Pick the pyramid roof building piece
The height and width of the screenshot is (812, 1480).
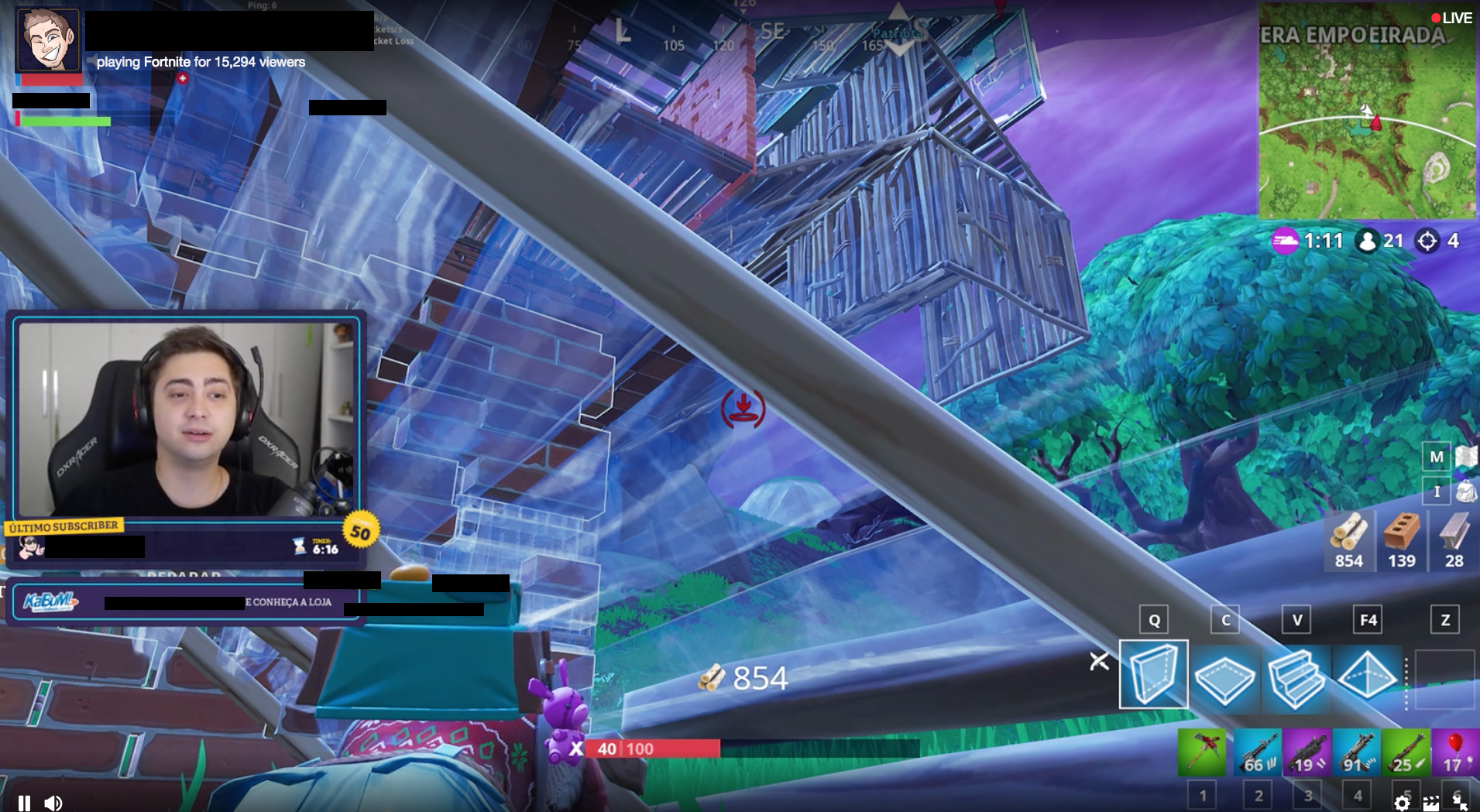[1367, 677]
